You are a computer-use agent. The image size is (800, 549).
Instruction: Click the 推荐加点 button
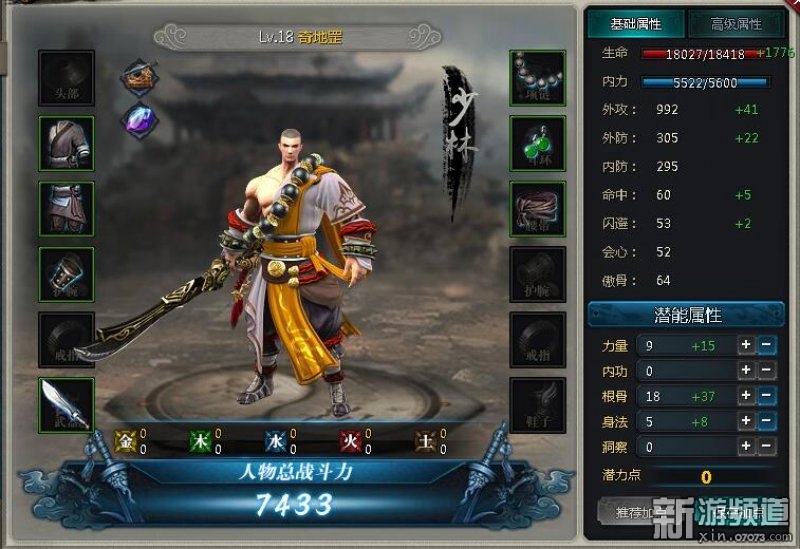(x=638, y=512)
